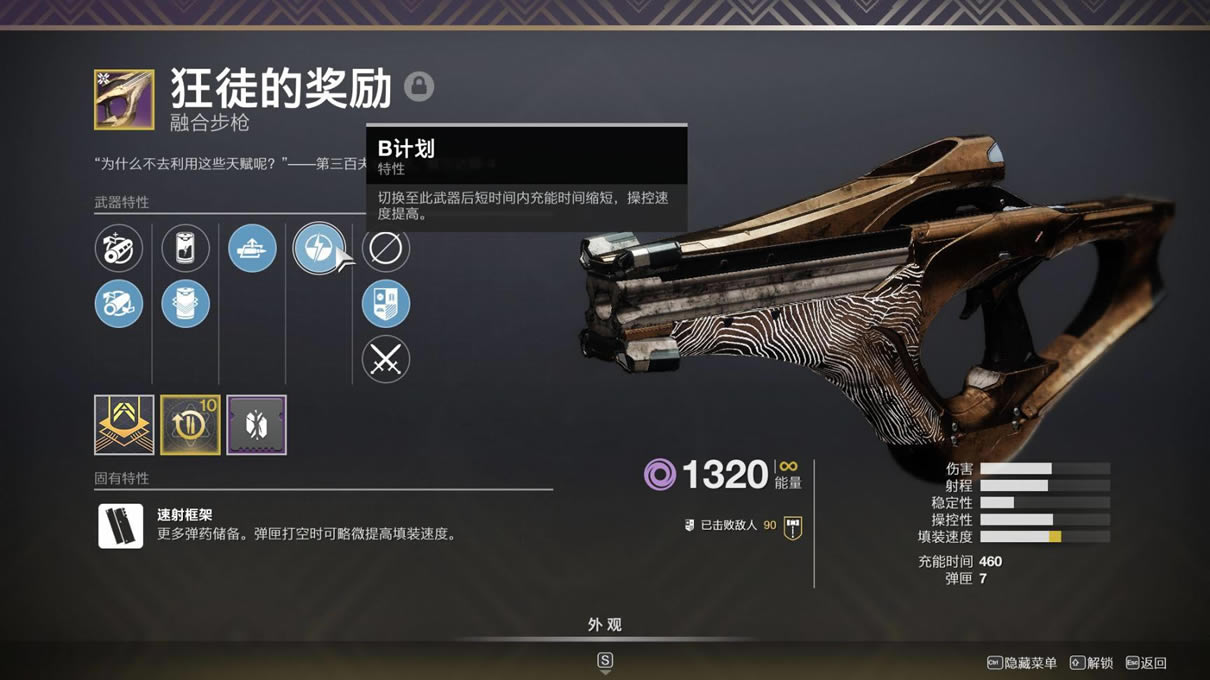Select the B计划 (Plan B) lightning perk
The width and height of the screenshot is (1210, 680).
click(318, 249)
